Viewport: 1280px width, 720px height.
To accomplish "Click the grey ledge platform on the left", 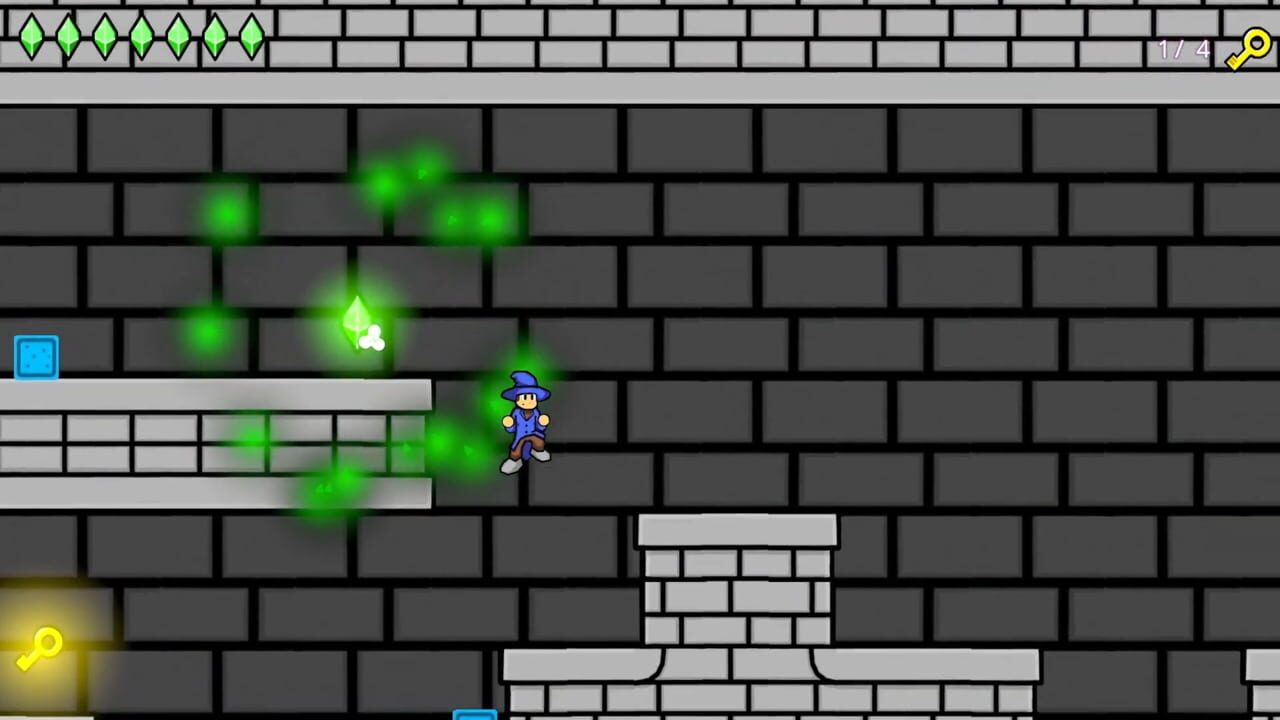I will (x=200, y=440).
